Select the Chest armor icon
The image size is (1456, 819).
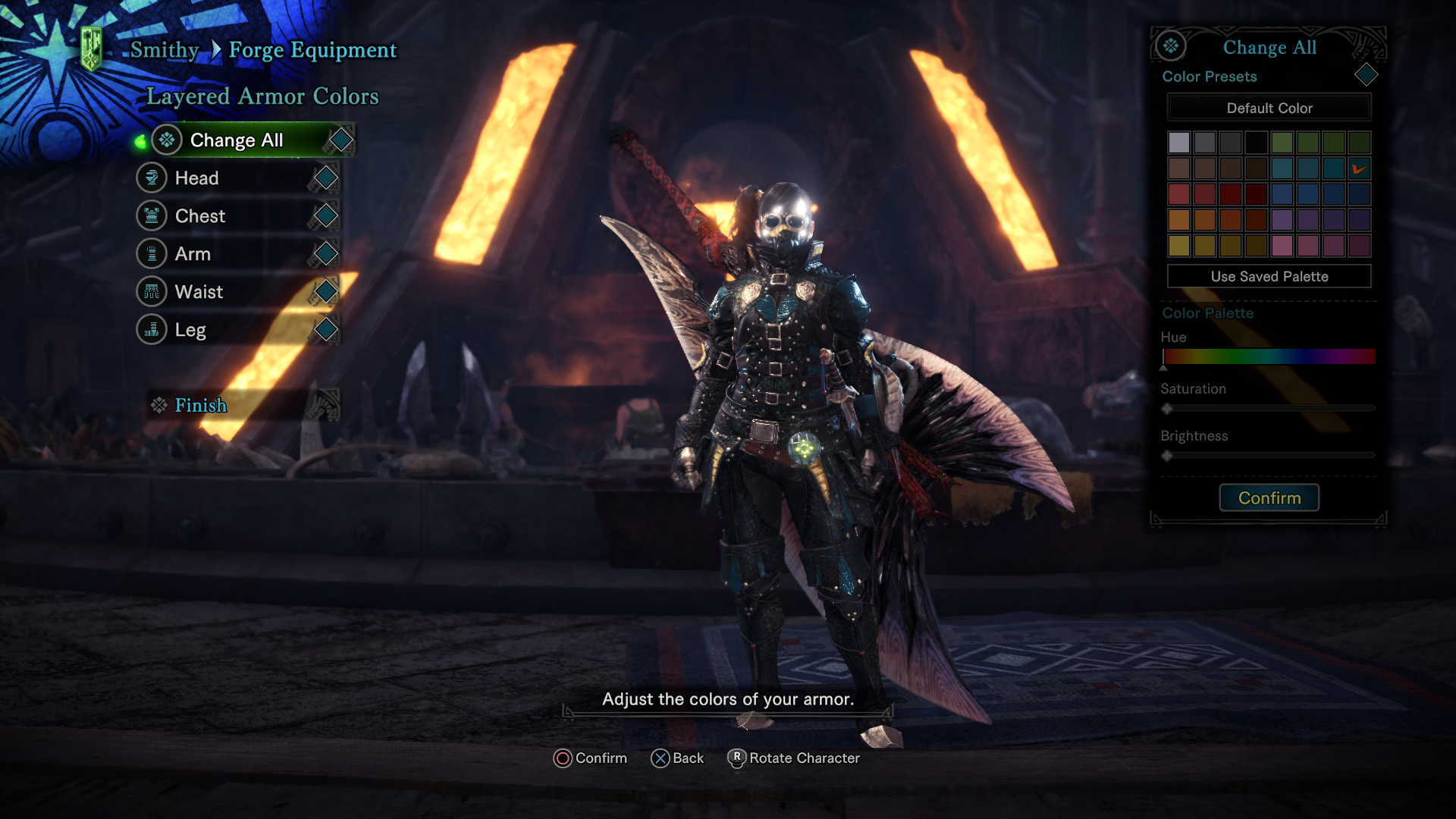152,215
